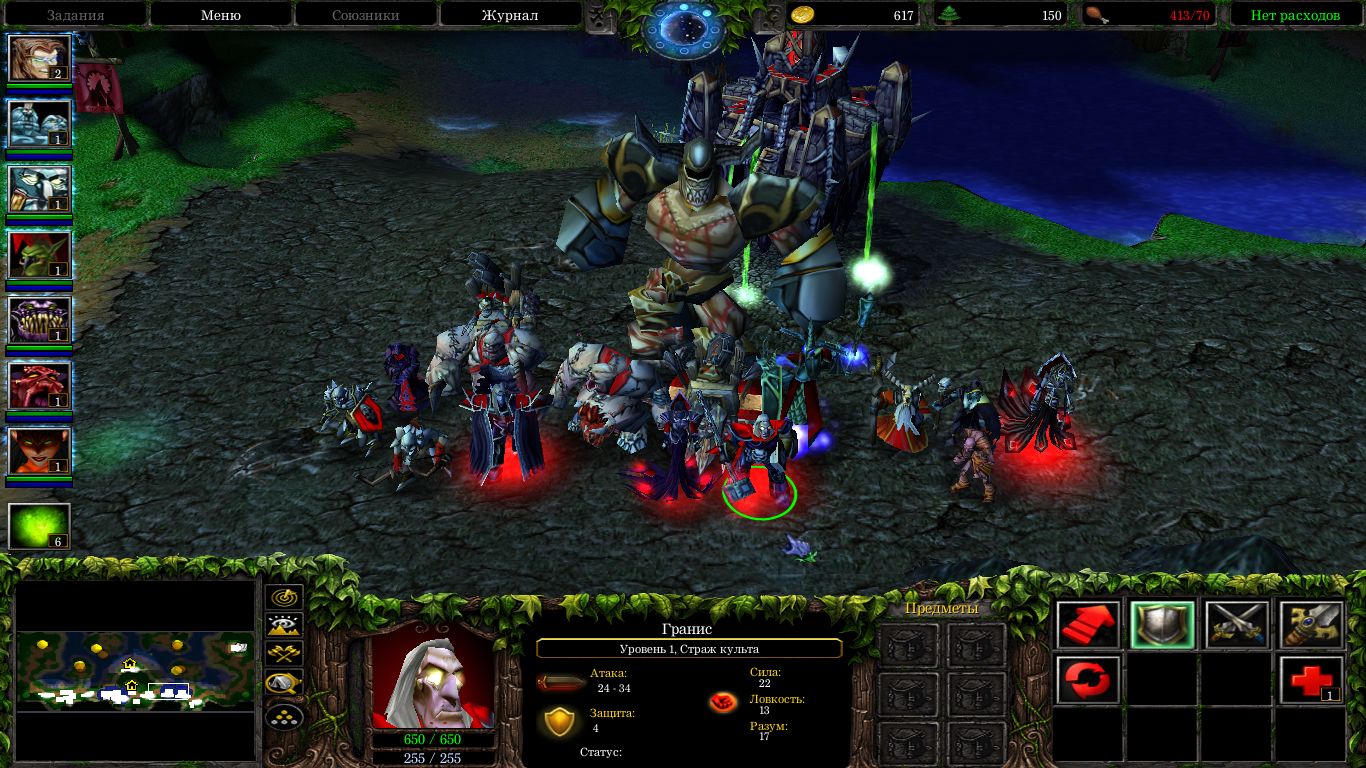The height and width of the screenshot is (768, 1366).
Task: Open the Меню button
Action: click(221, 15)
